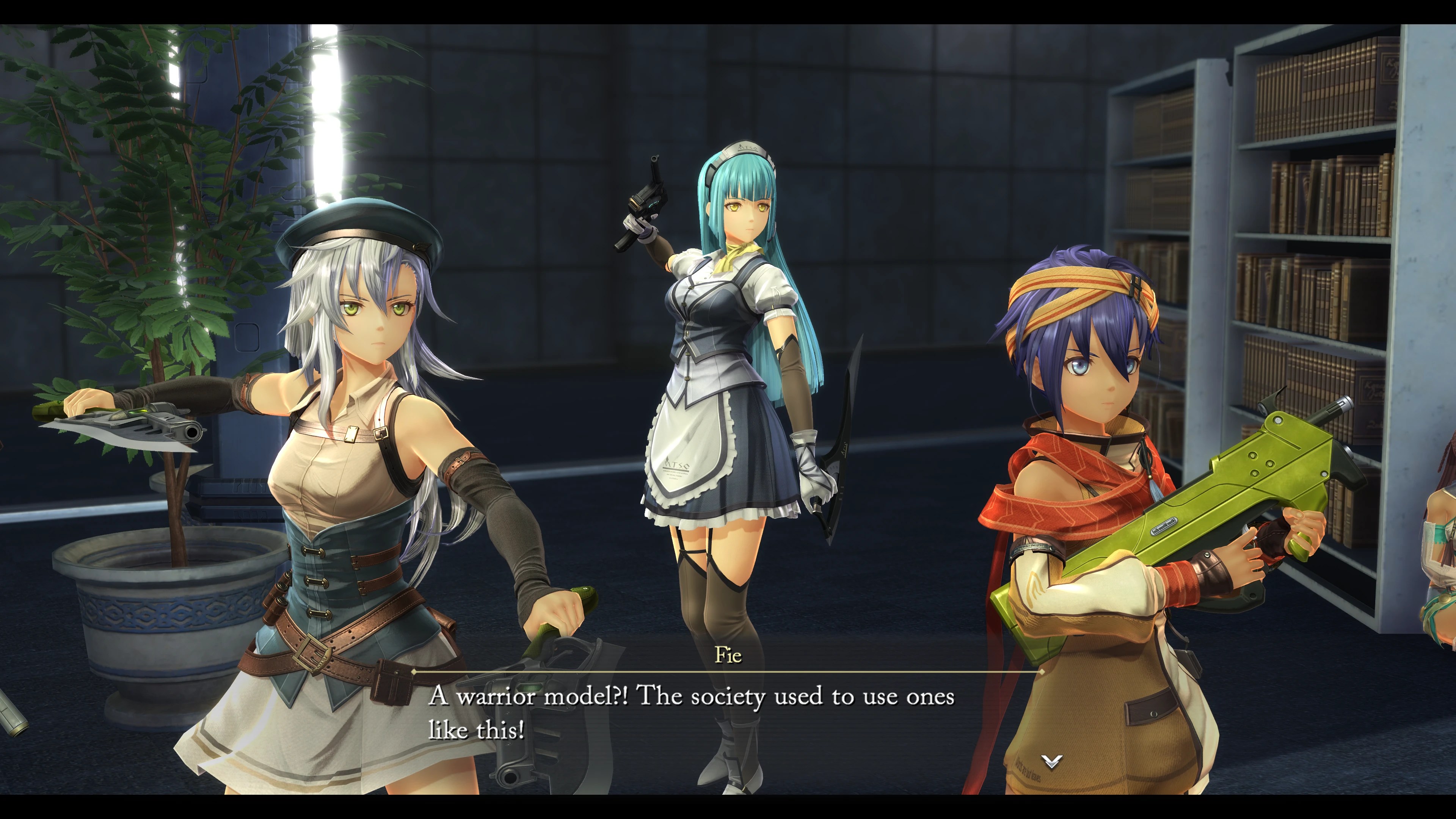Advance dialogue with the down-arrow continue indicator
The image size is (1456, 819).
coord(1051,761)
